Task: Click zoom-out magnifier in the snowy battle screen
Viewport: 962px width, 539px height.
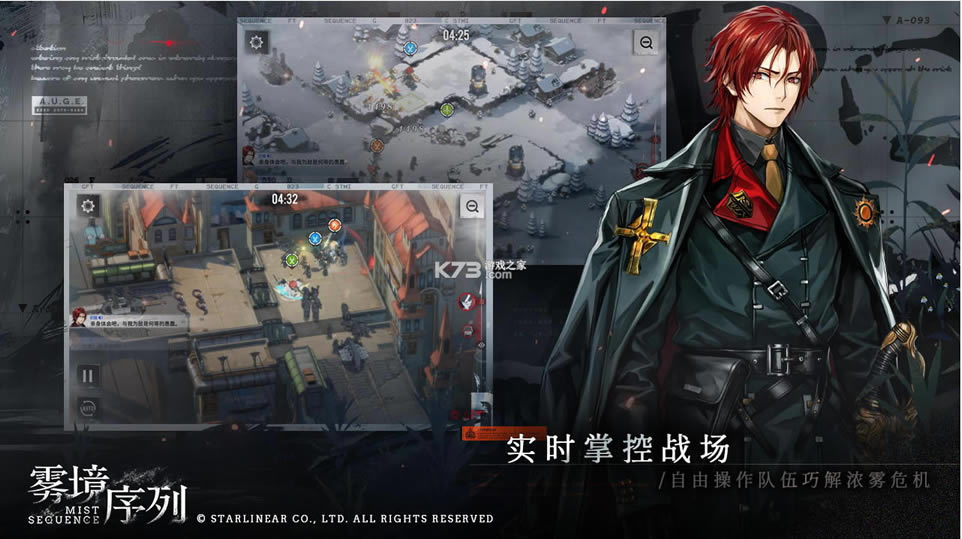Action: [646, 43]
